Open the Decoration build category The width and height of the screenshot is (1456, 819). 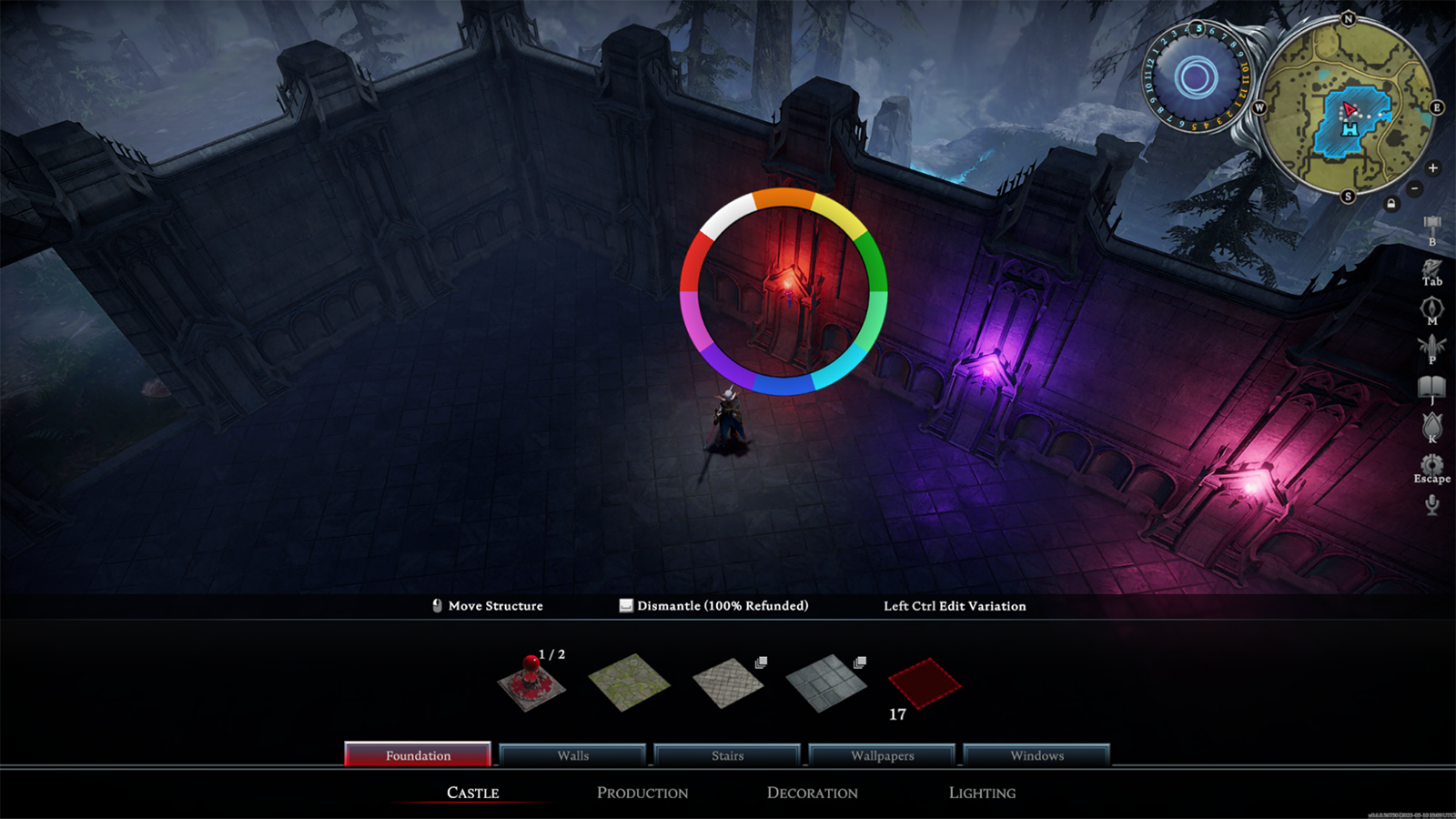click(812, 793)
